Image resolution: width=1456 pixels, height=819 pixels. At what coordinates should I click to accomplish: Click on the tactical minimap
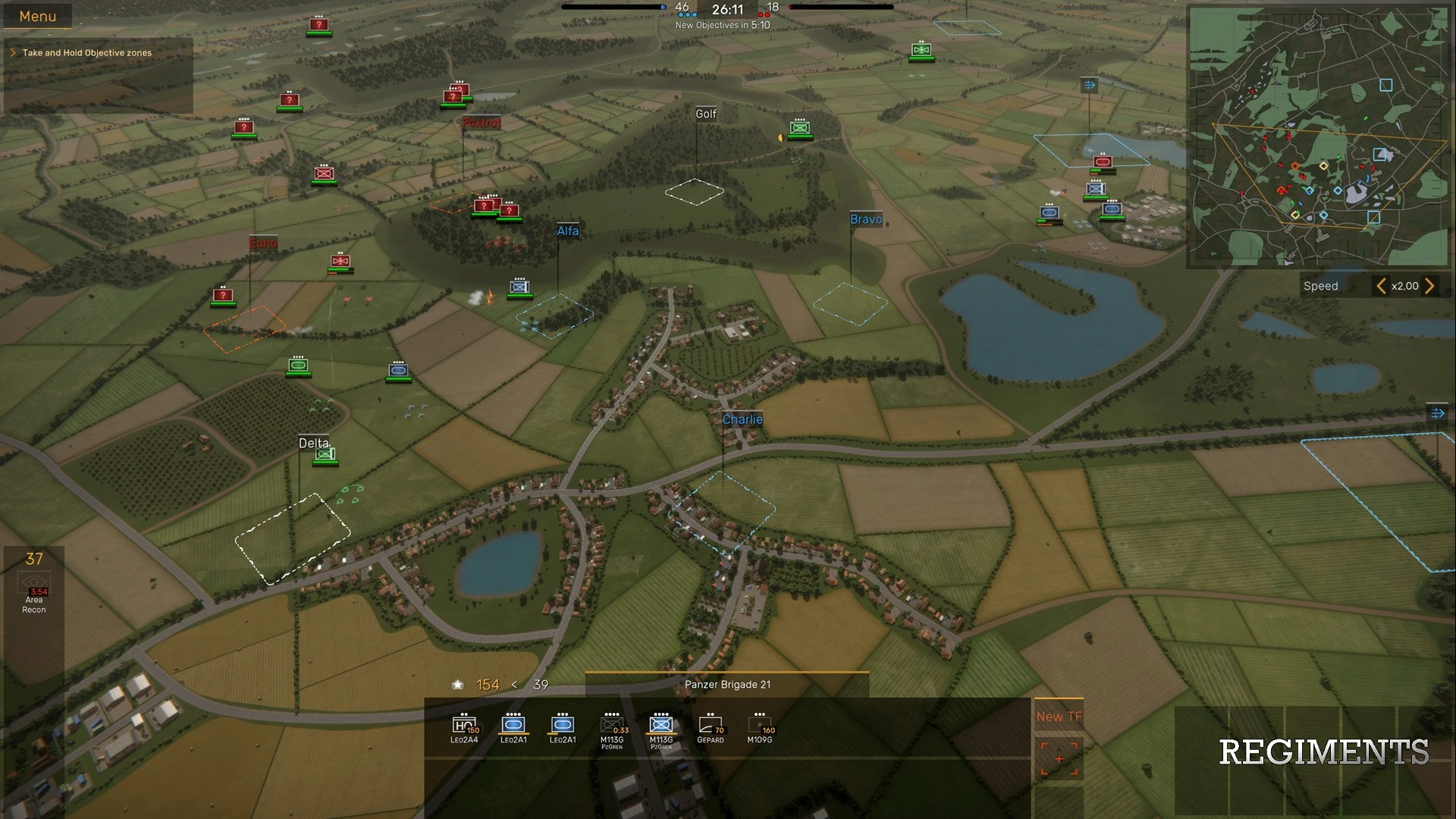click(1318, 136)
